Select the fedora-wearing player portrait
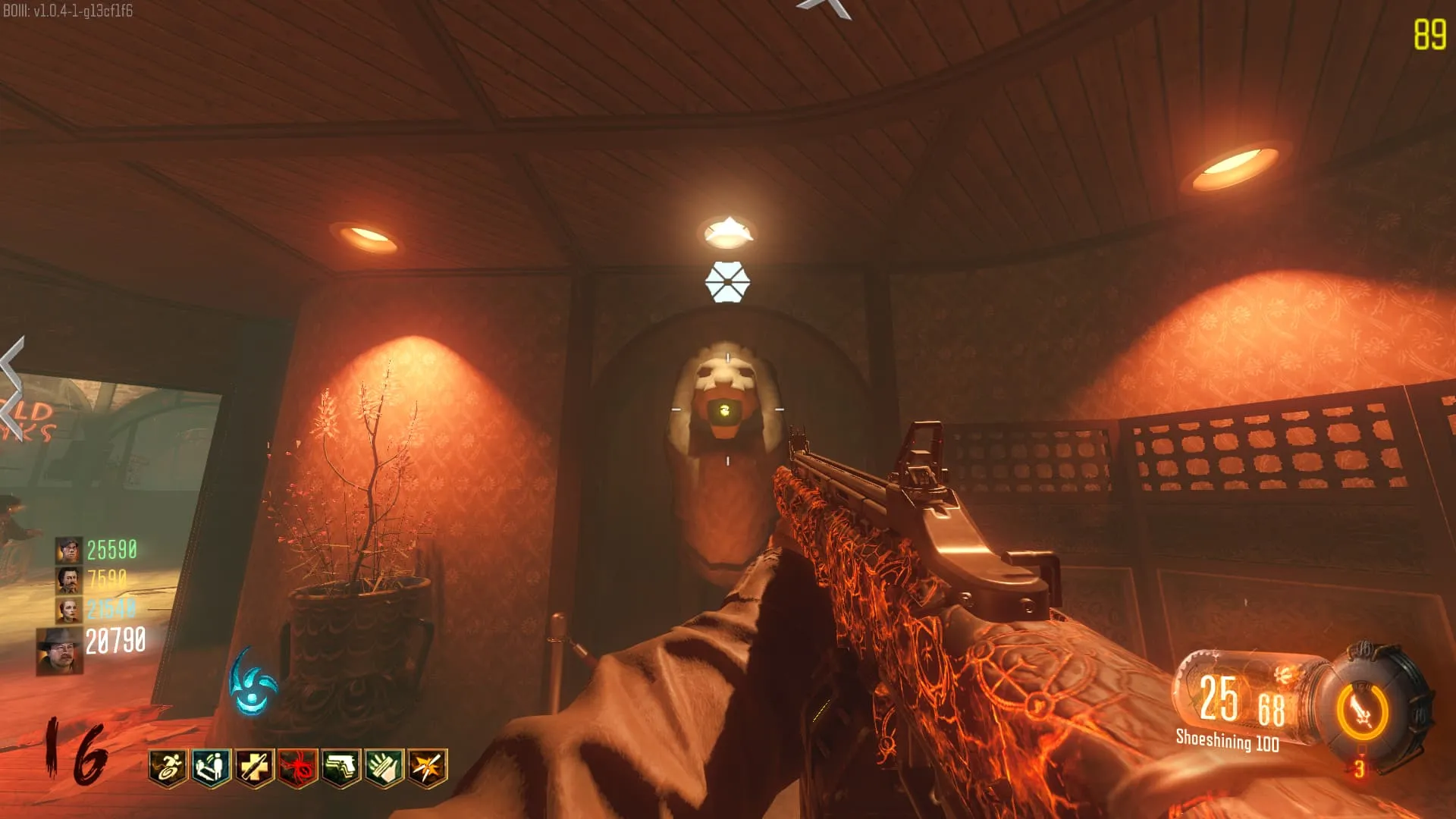The height and width of the screenshot is (819, 1456). coord(59,651)
